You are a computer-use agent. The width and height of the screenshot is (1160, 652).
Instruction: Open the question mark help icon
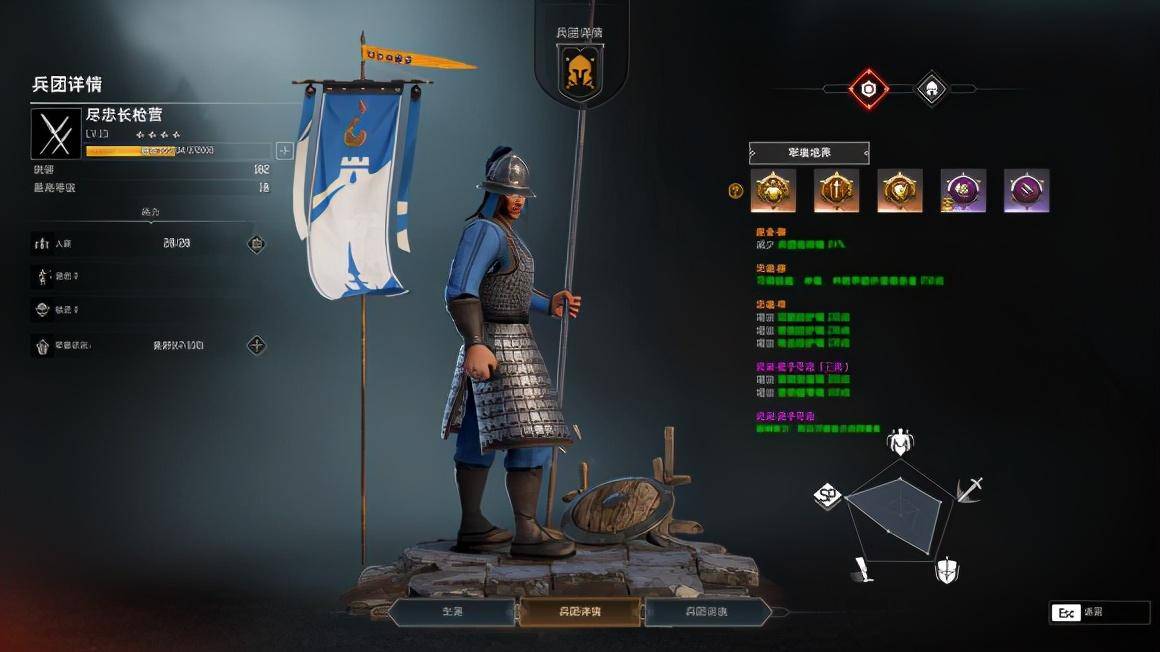[x=736, y=191]
